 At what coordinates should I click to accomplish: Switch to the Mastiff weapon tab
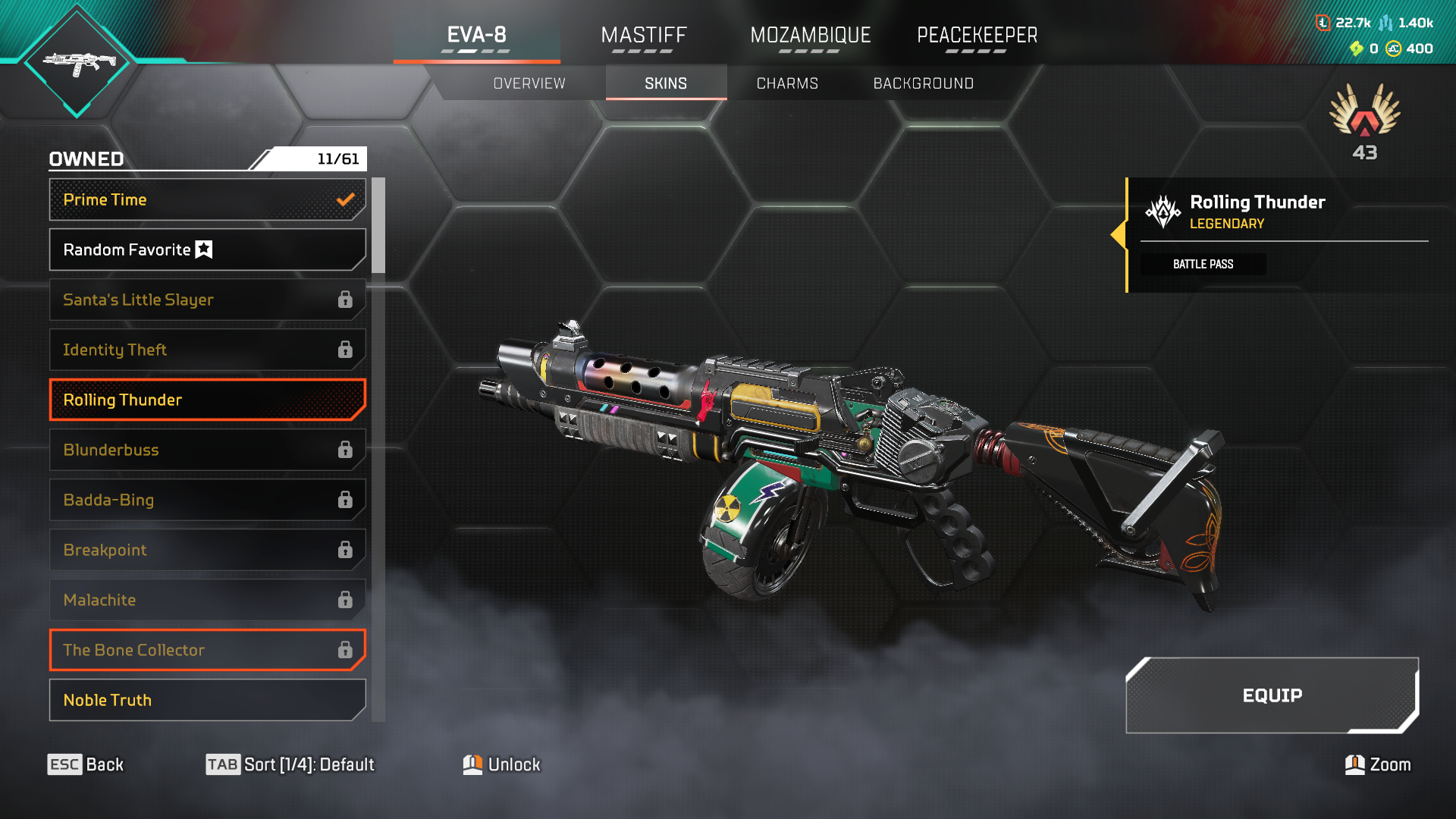click(643, 36)
